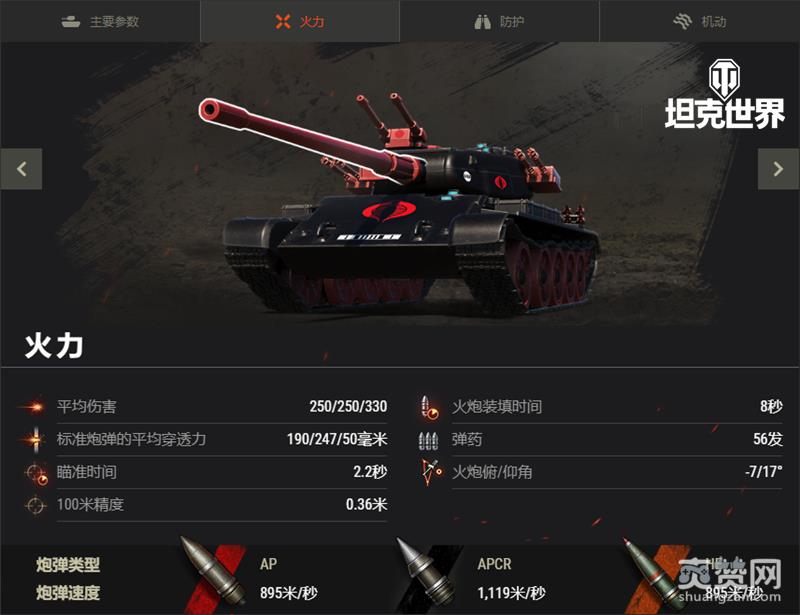
Task: Switch to the 主要参数 tab
Action: click(x=100, y=21)
